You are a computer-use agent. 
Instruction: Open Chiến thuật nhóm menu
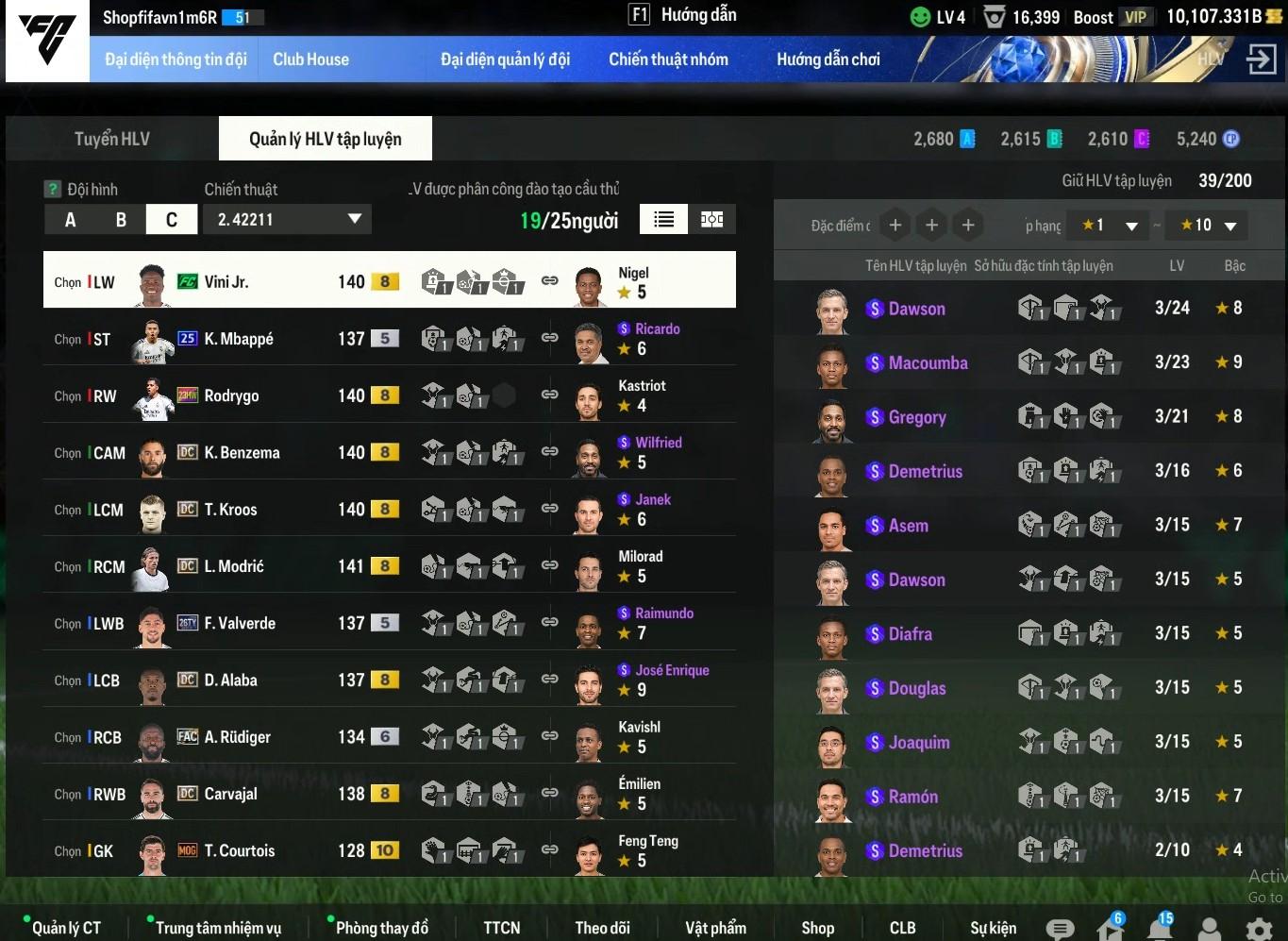pyautogui.click(x=668, y=59)
